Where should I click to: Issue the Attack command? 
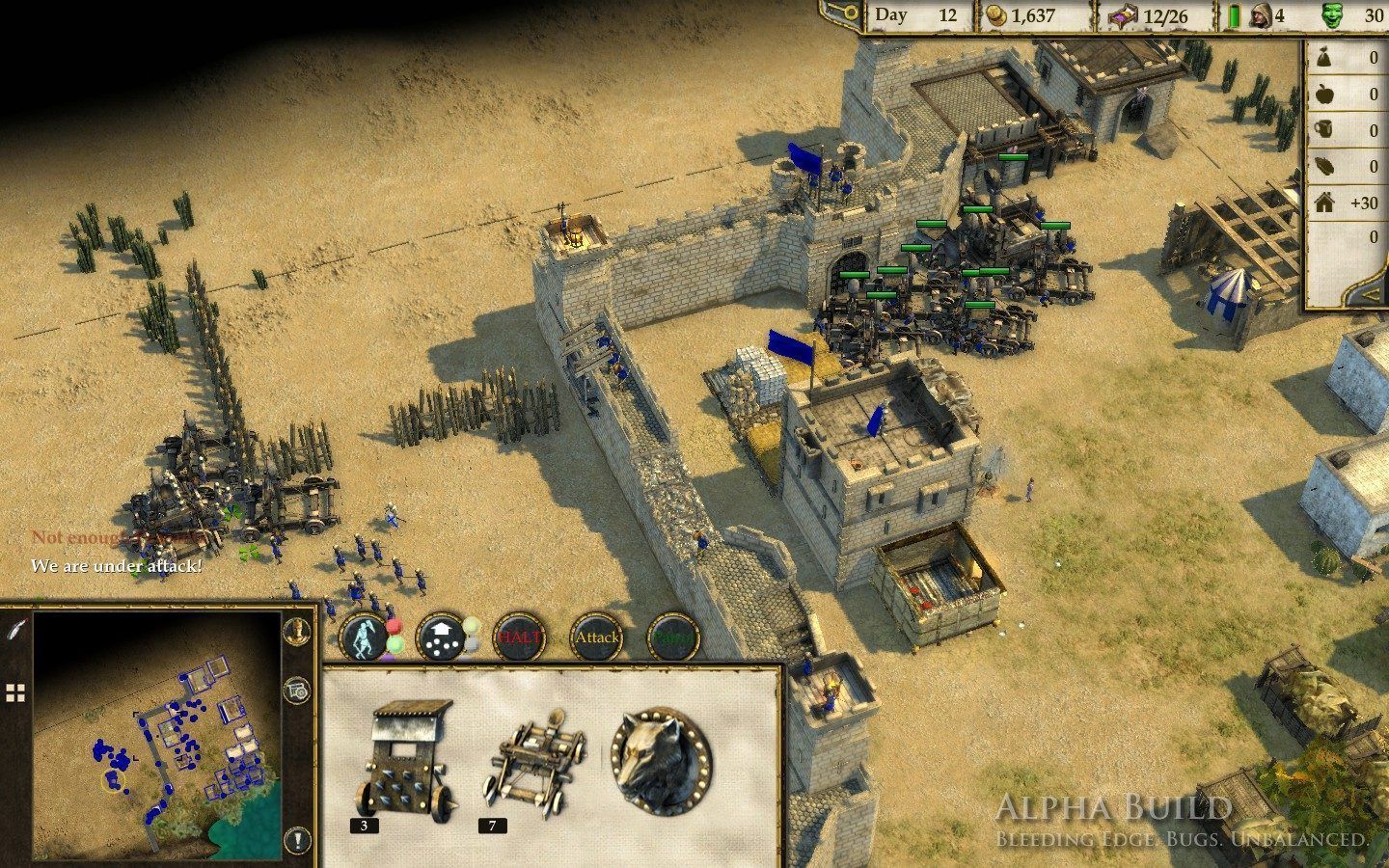596,637
